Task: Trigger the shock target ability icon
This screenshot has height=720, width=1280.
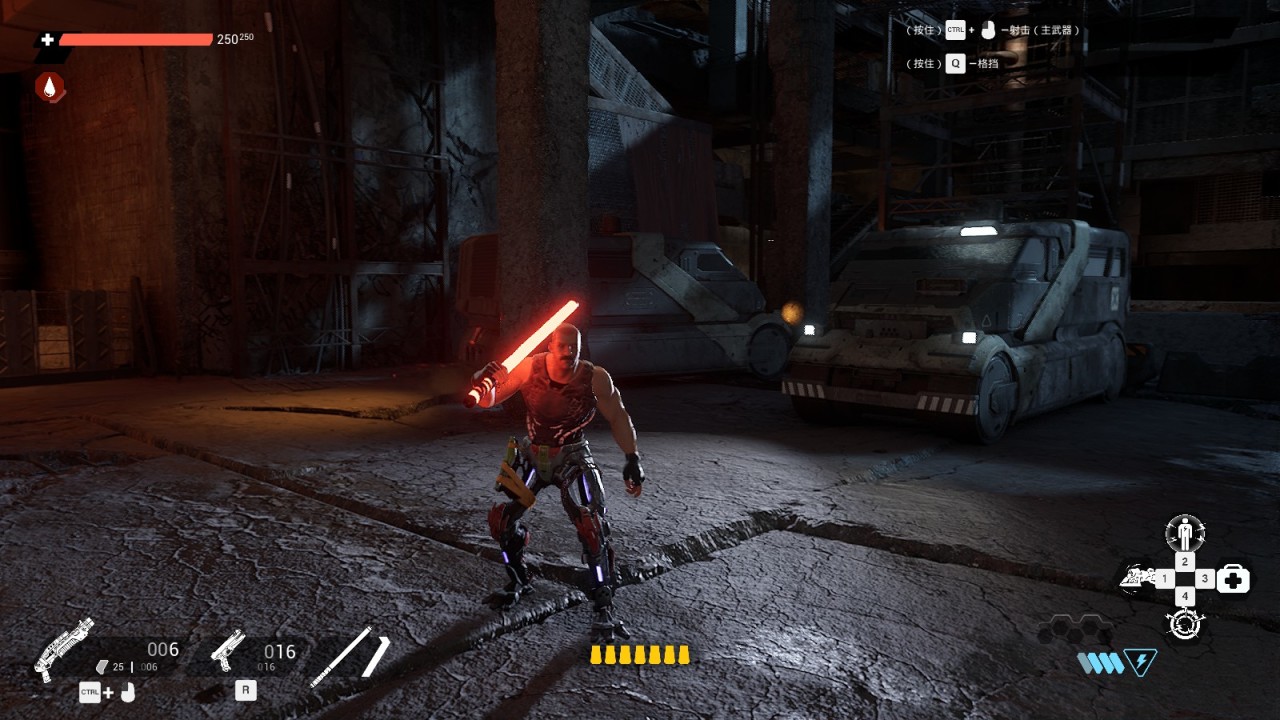Action: [1185, 624]
